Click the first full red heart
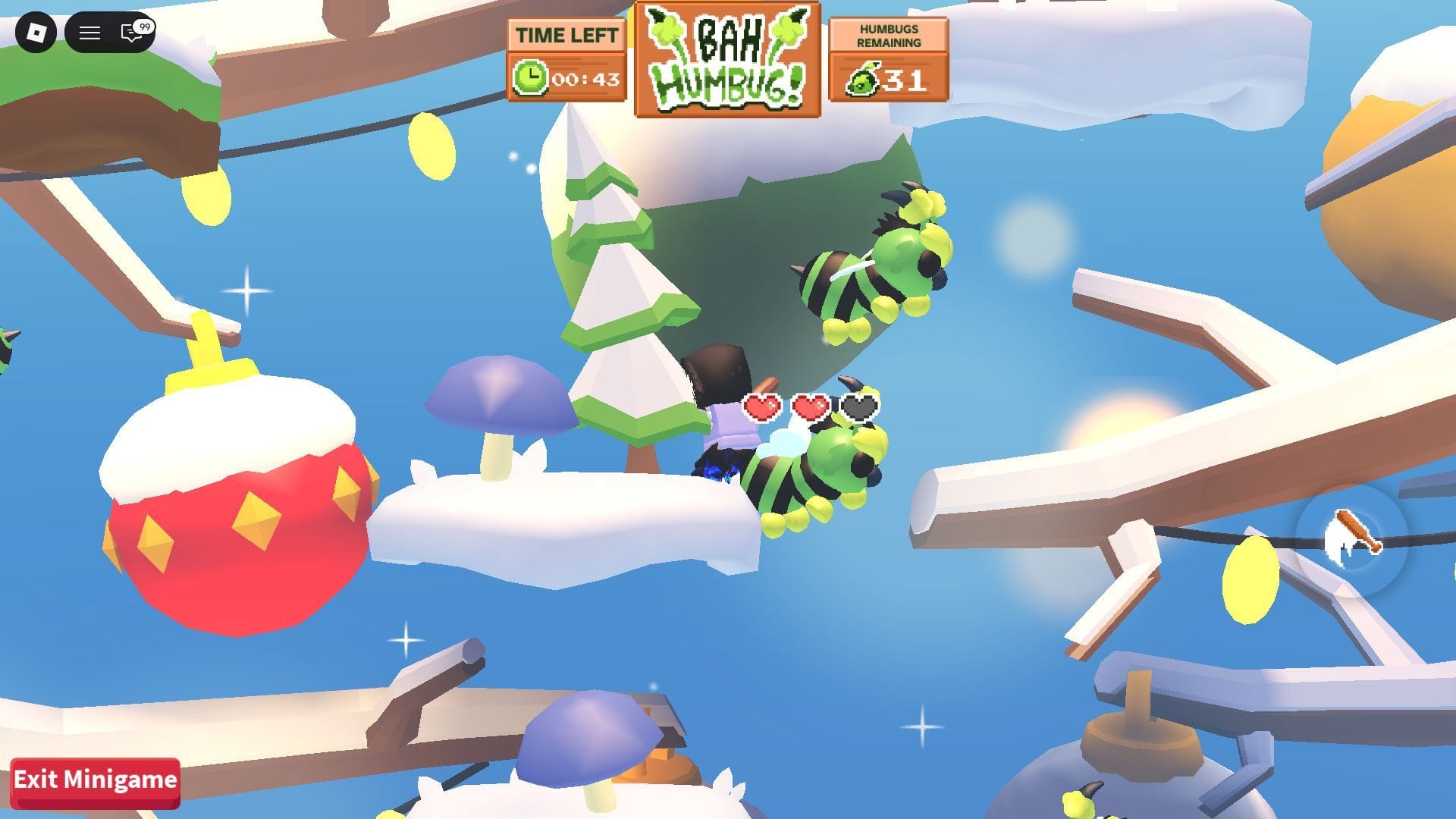Viewport: 1456px width, 819px height. point(763,406)
